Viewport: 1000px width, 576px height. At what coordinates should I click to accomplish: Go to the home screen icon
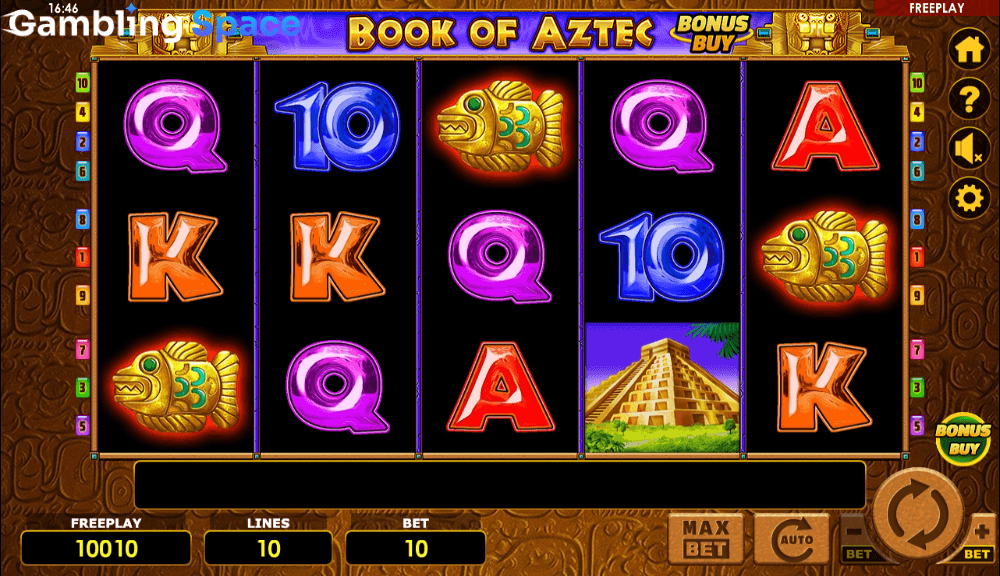coord(969,50)
